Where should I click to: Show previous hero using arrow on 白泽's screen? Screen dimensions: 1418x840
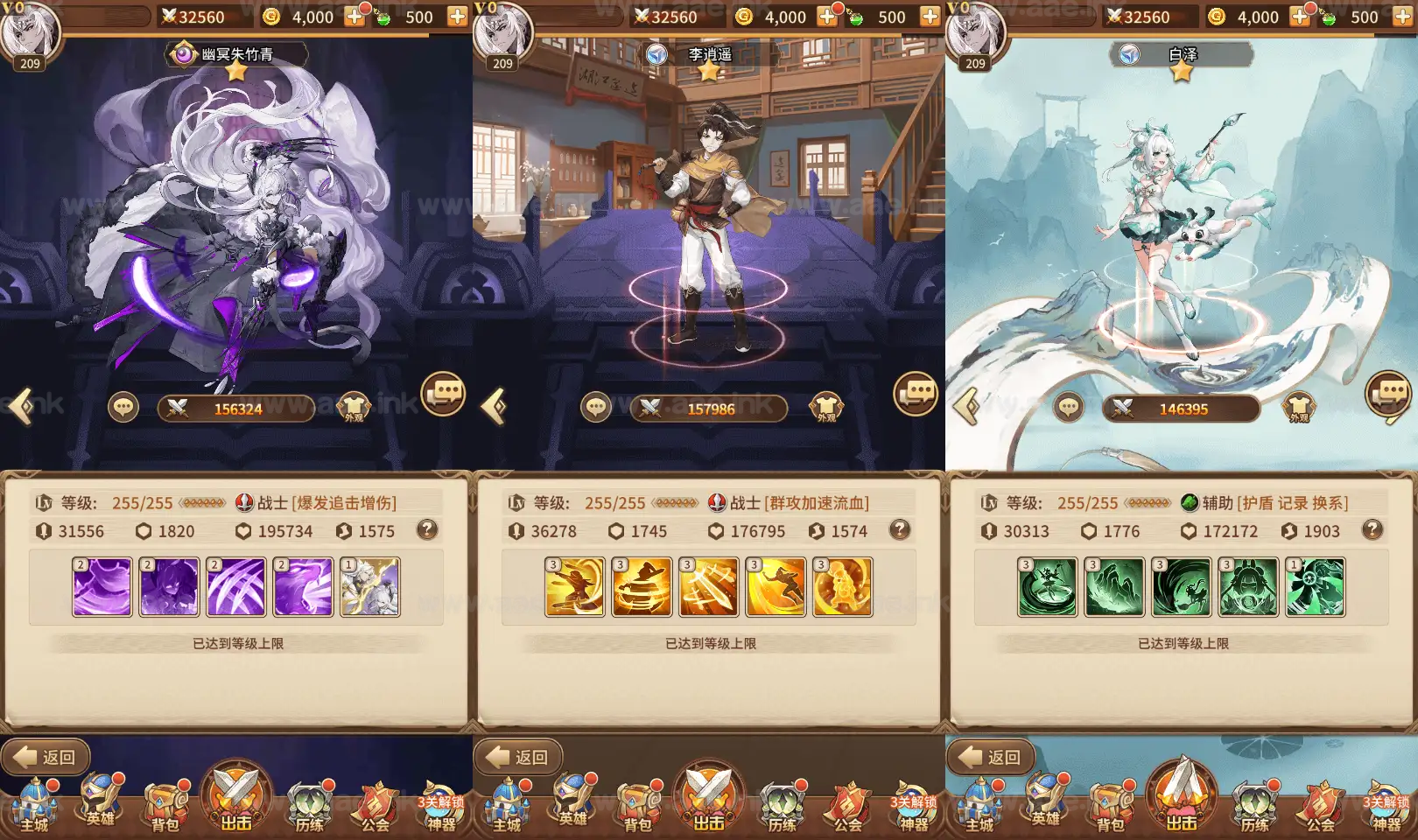(966, 406)
